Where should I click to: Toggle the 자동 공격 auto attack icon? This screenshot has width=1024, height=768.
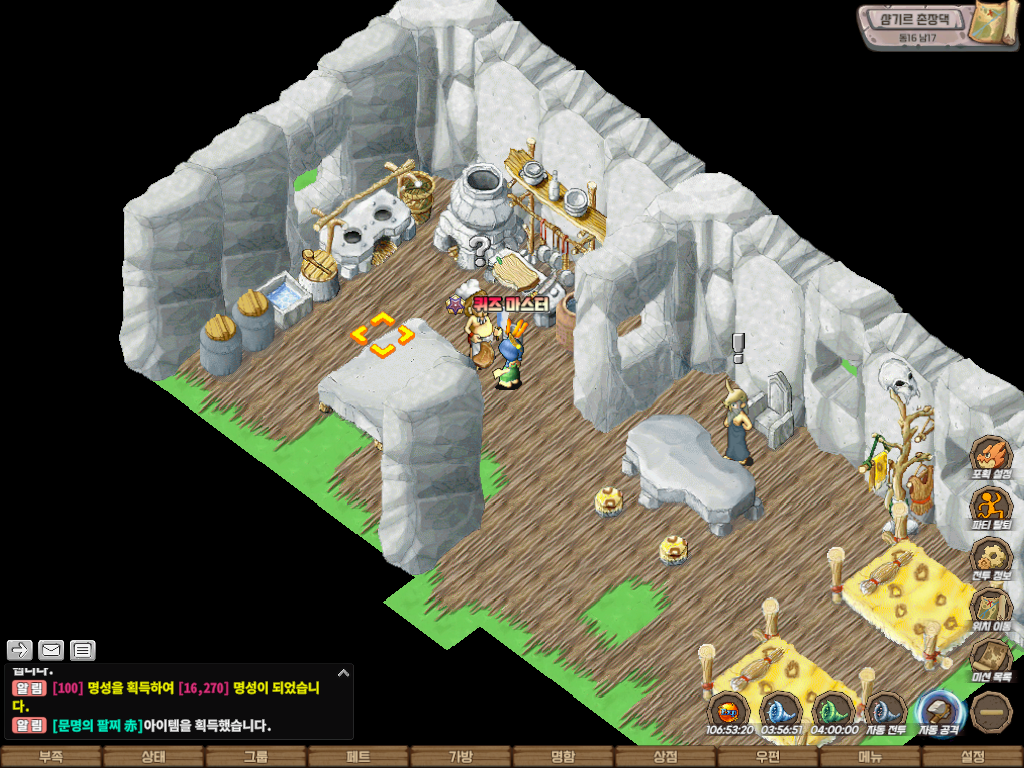click(x=940, y=712)
